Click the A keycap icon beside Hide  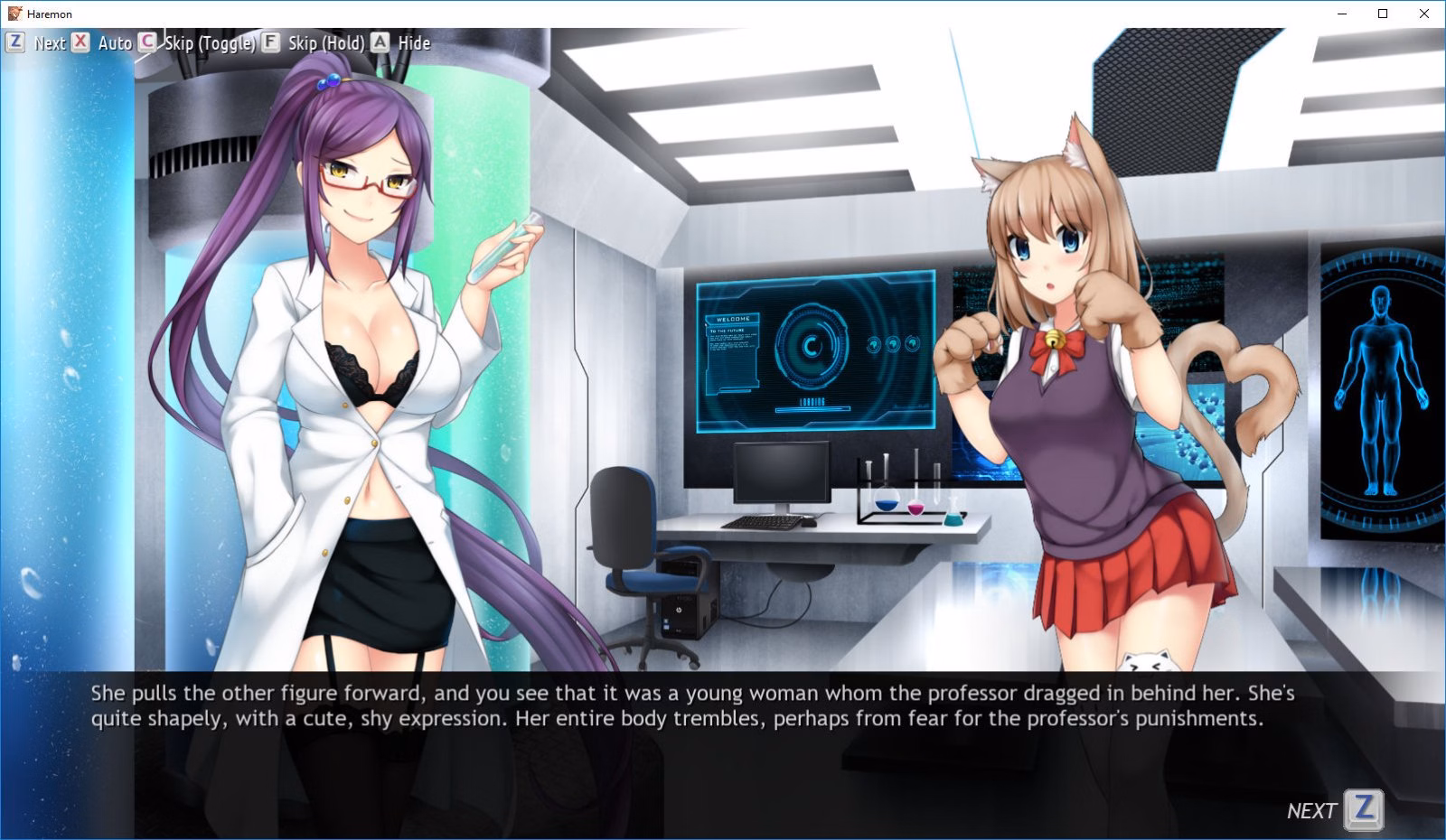[x=380, y=42]
